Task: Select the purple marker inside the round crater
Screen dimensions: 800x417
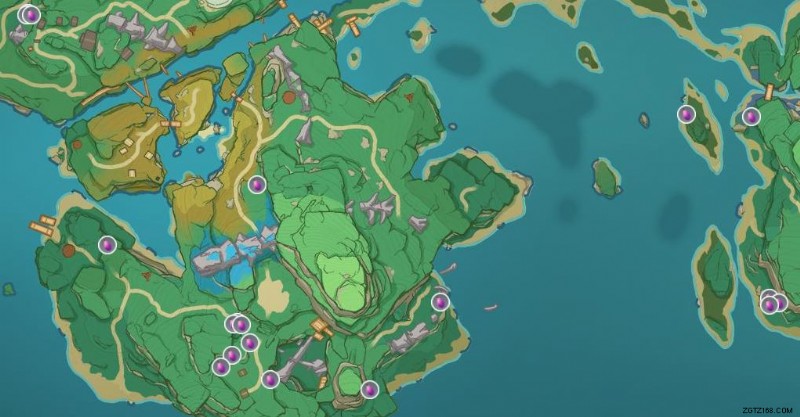Action: pos(369,389)
